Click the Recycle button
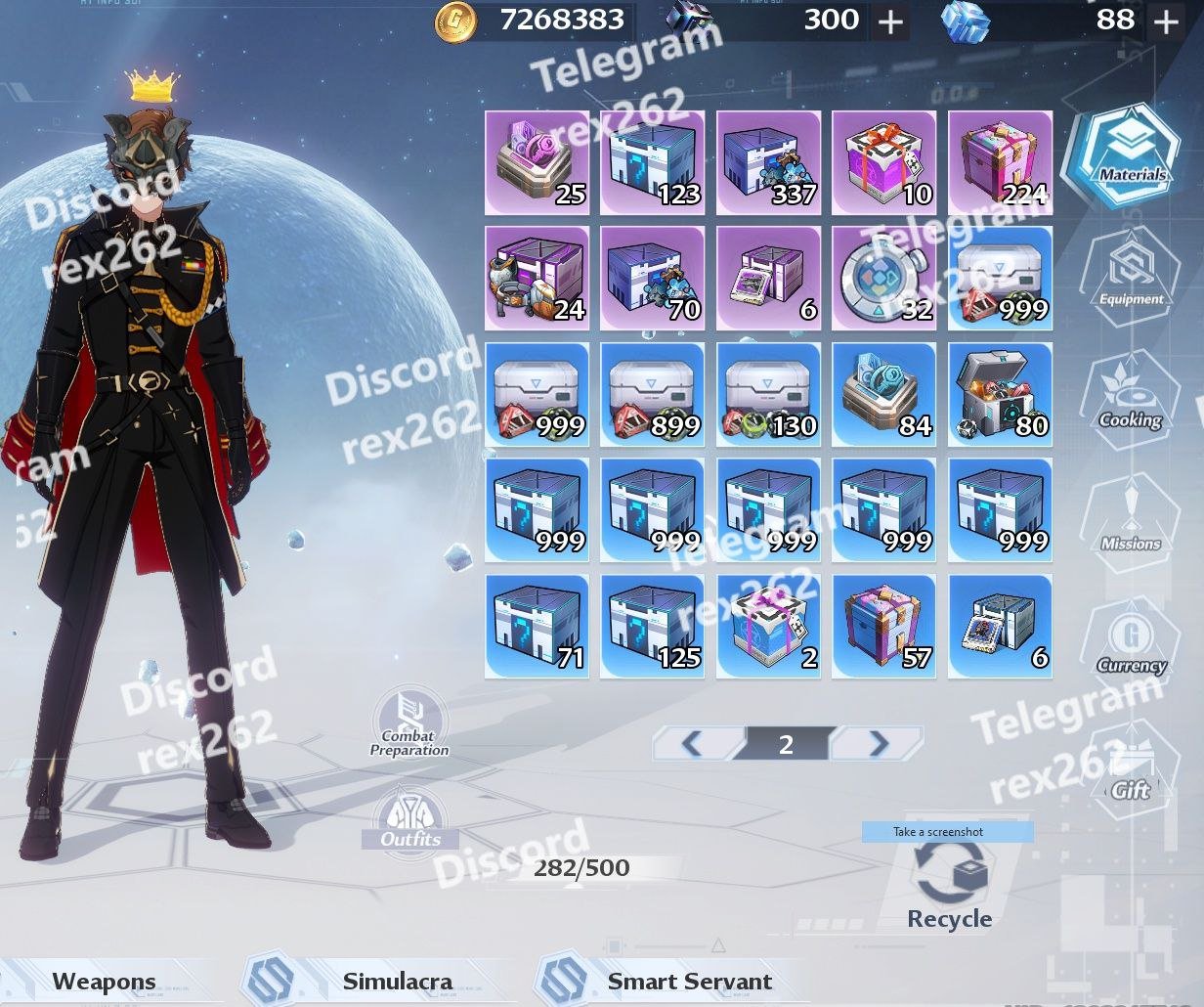This screenshot has width=1204, height=1007. [x=949, y=885]
